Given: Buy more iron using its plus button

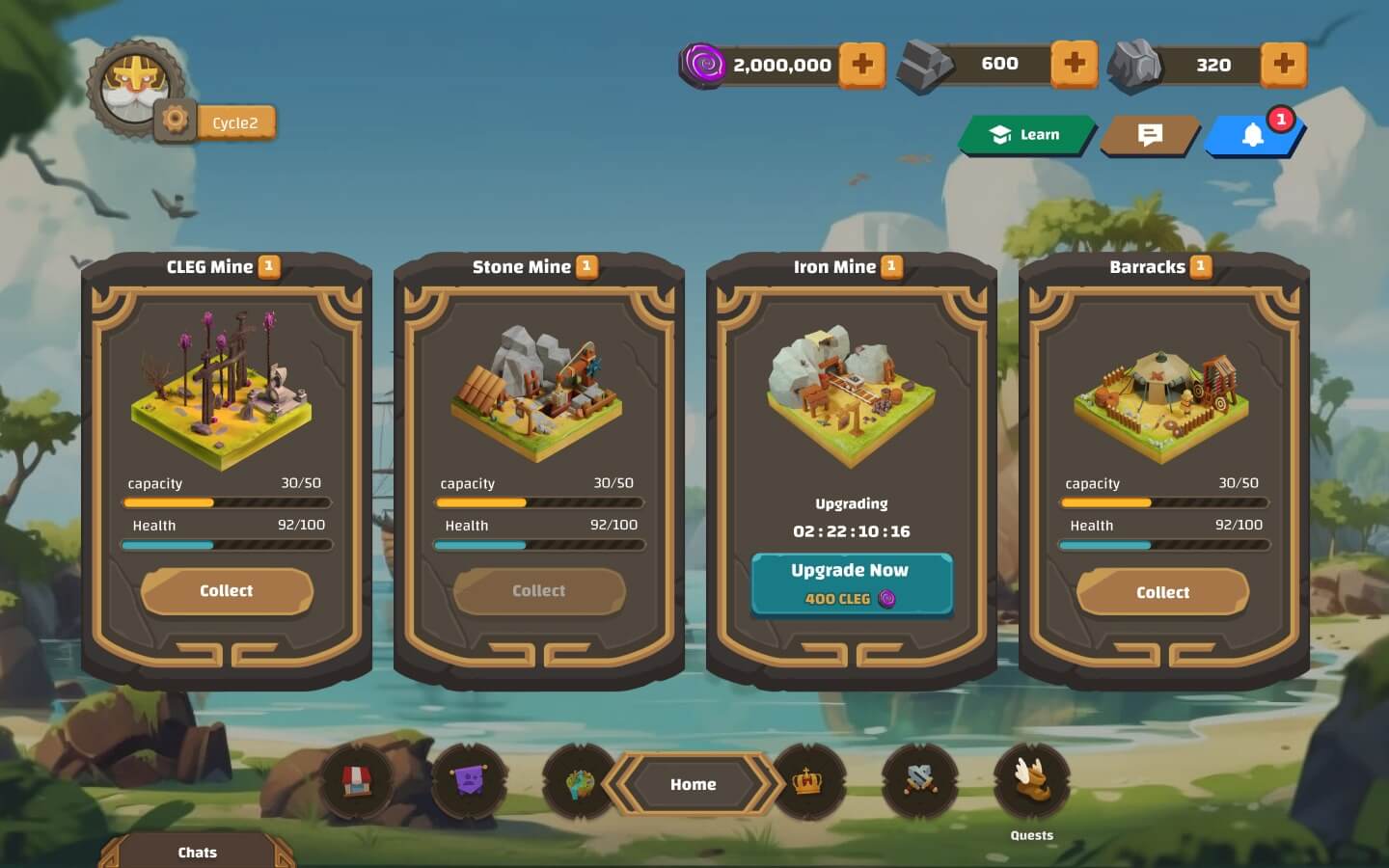Looking at the screenshot, I should click(1074, 64).
